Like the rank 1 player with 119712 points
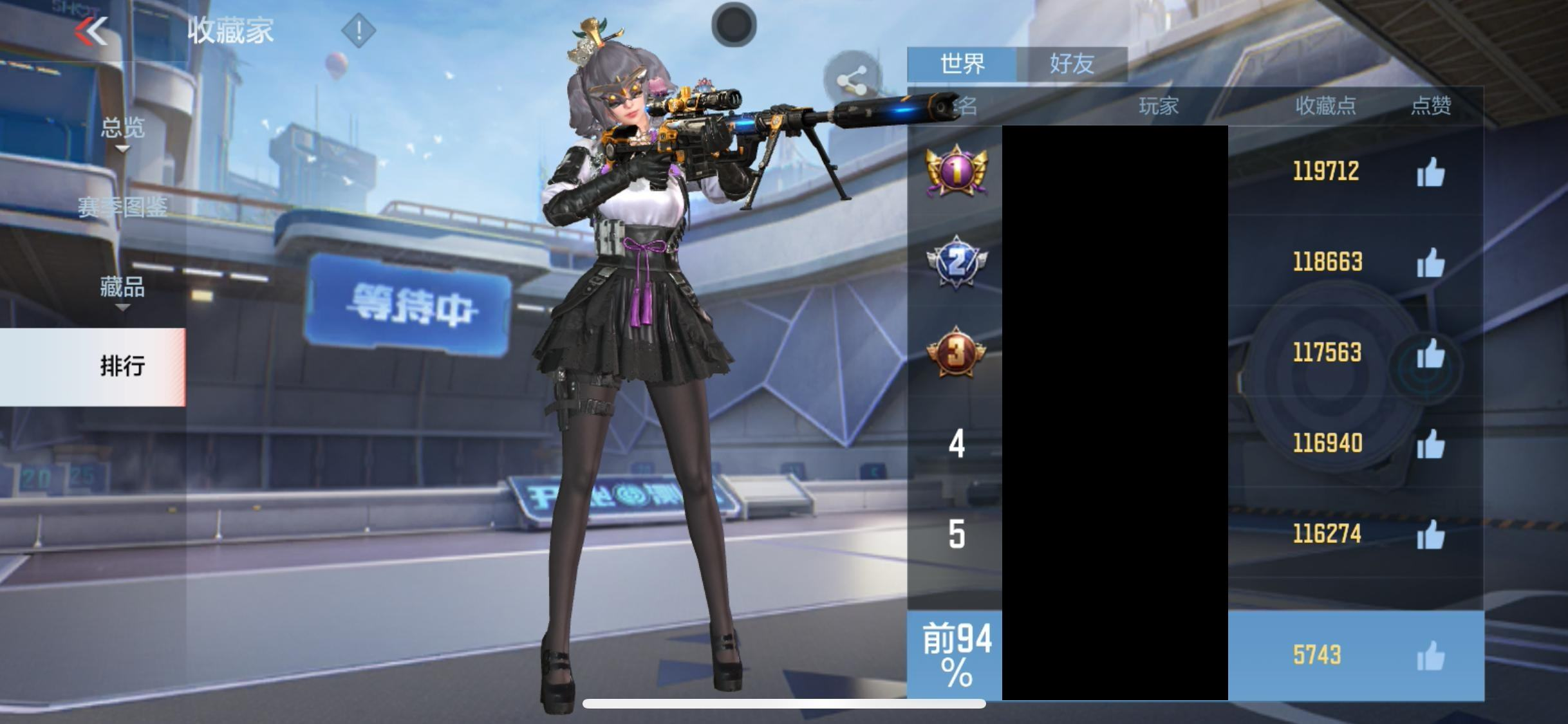Image resolution: width=1568 pixels, height=724 pixels. 1430,172
